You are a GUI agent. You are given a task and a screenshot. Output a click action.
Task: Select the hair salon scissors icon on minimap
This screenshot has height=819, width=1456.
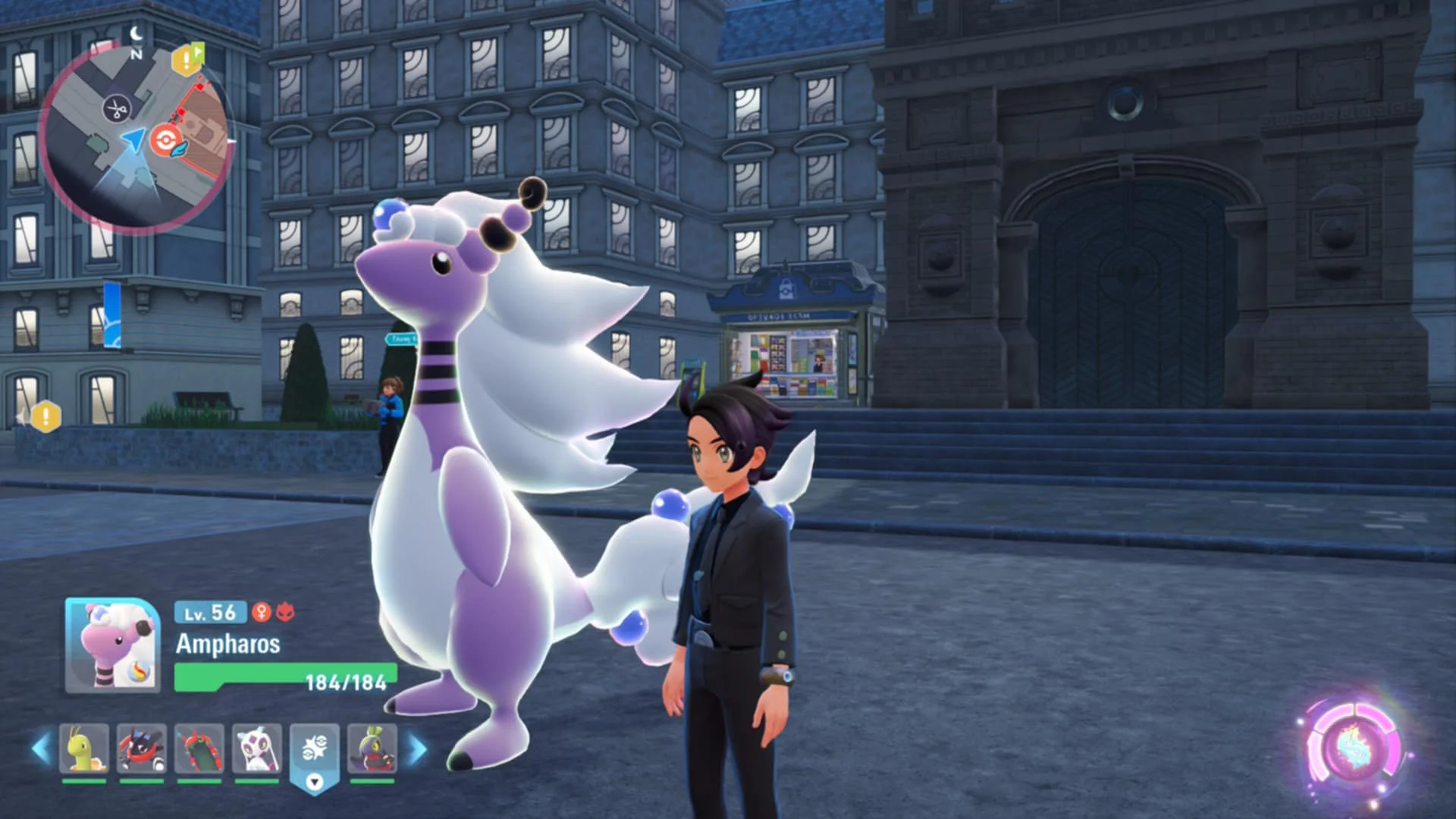coord(116,108)
